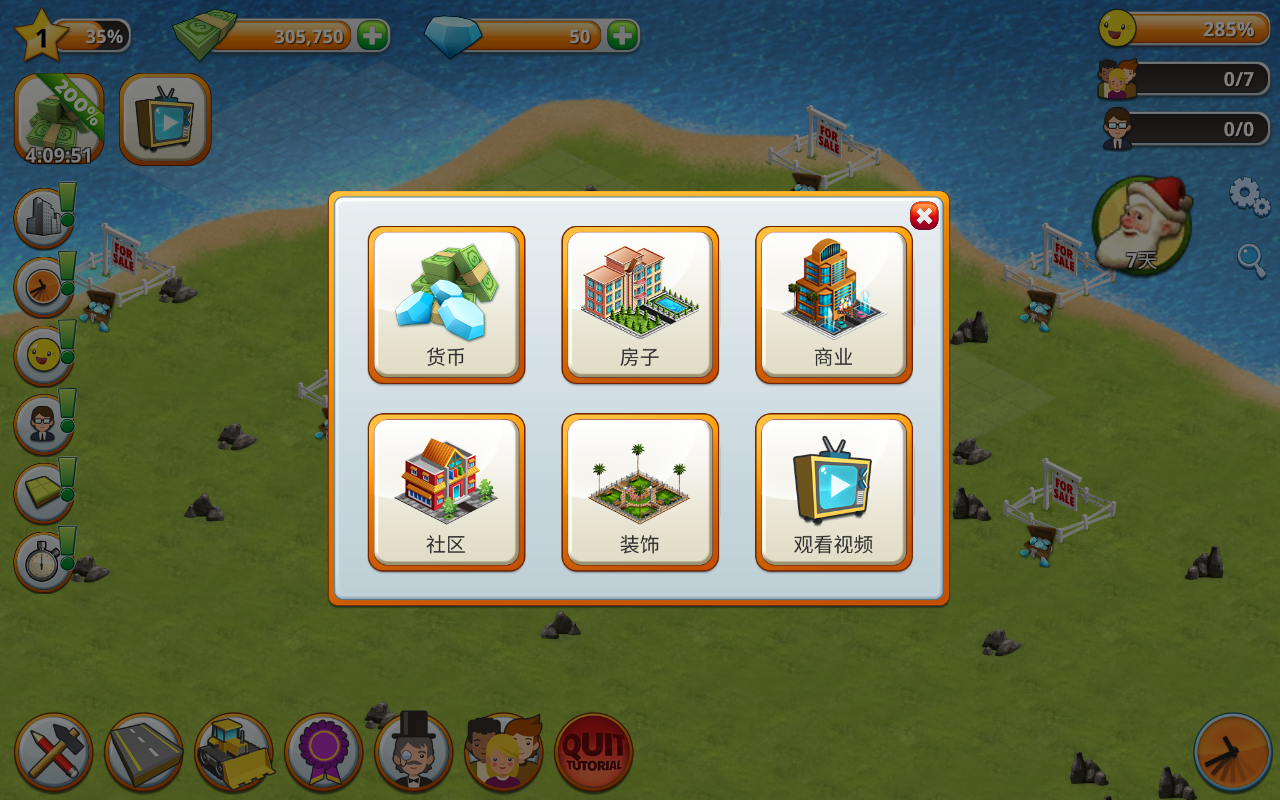Select the 装饰 decoration category

click(x=640, y=492)
